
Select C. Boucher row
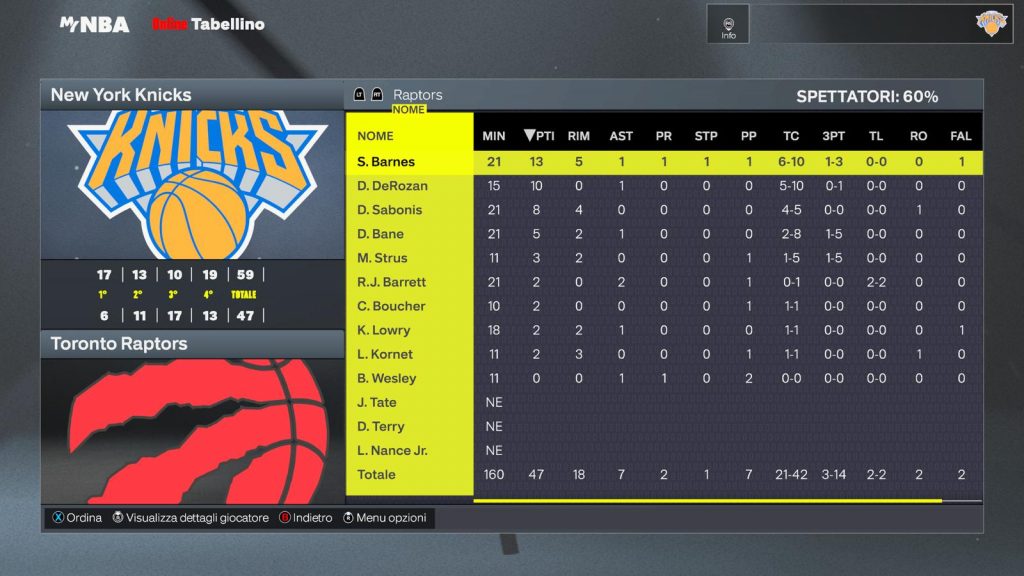point(391,306)
